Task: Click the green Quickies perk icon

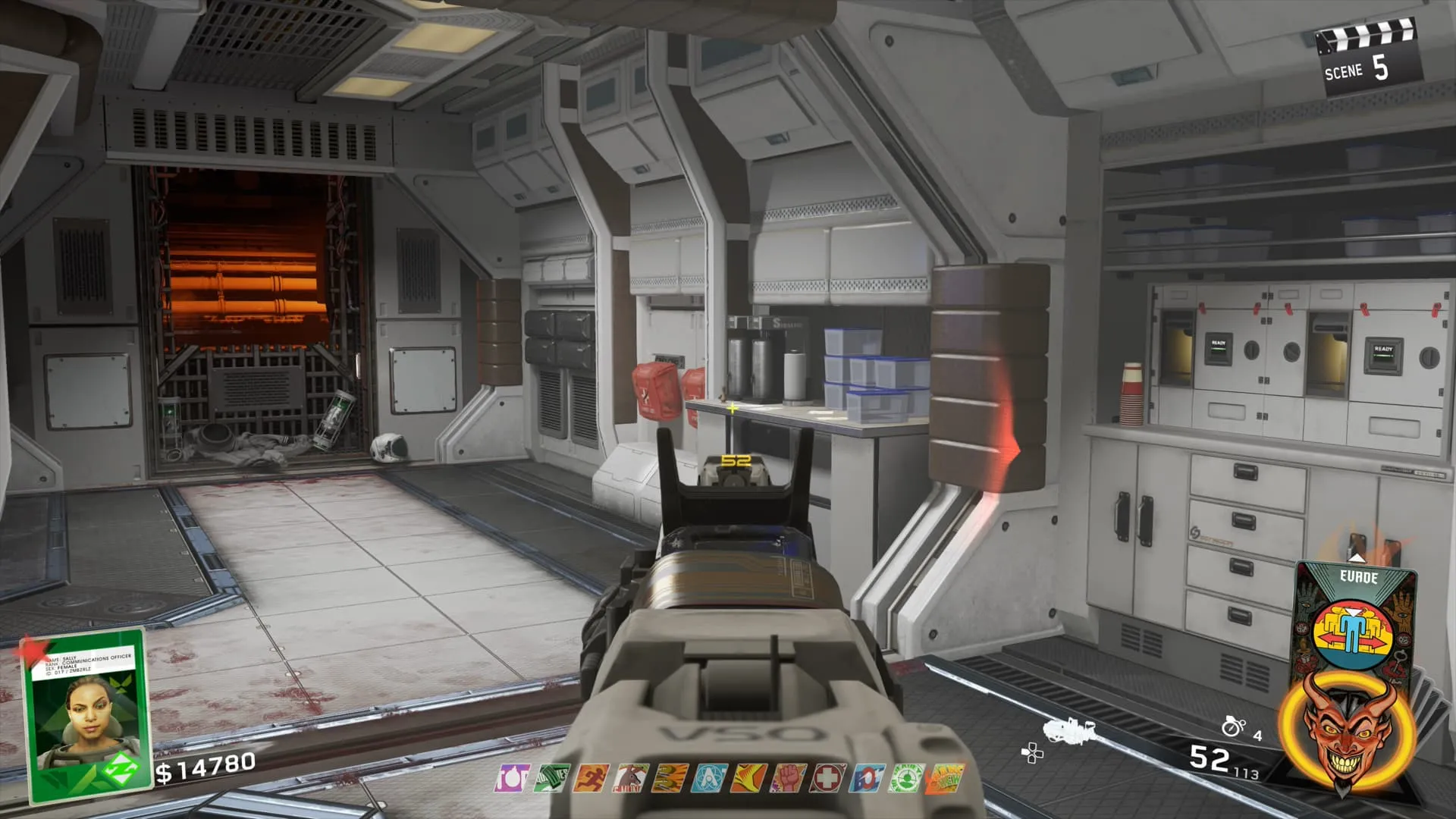Action: [551, 779]
